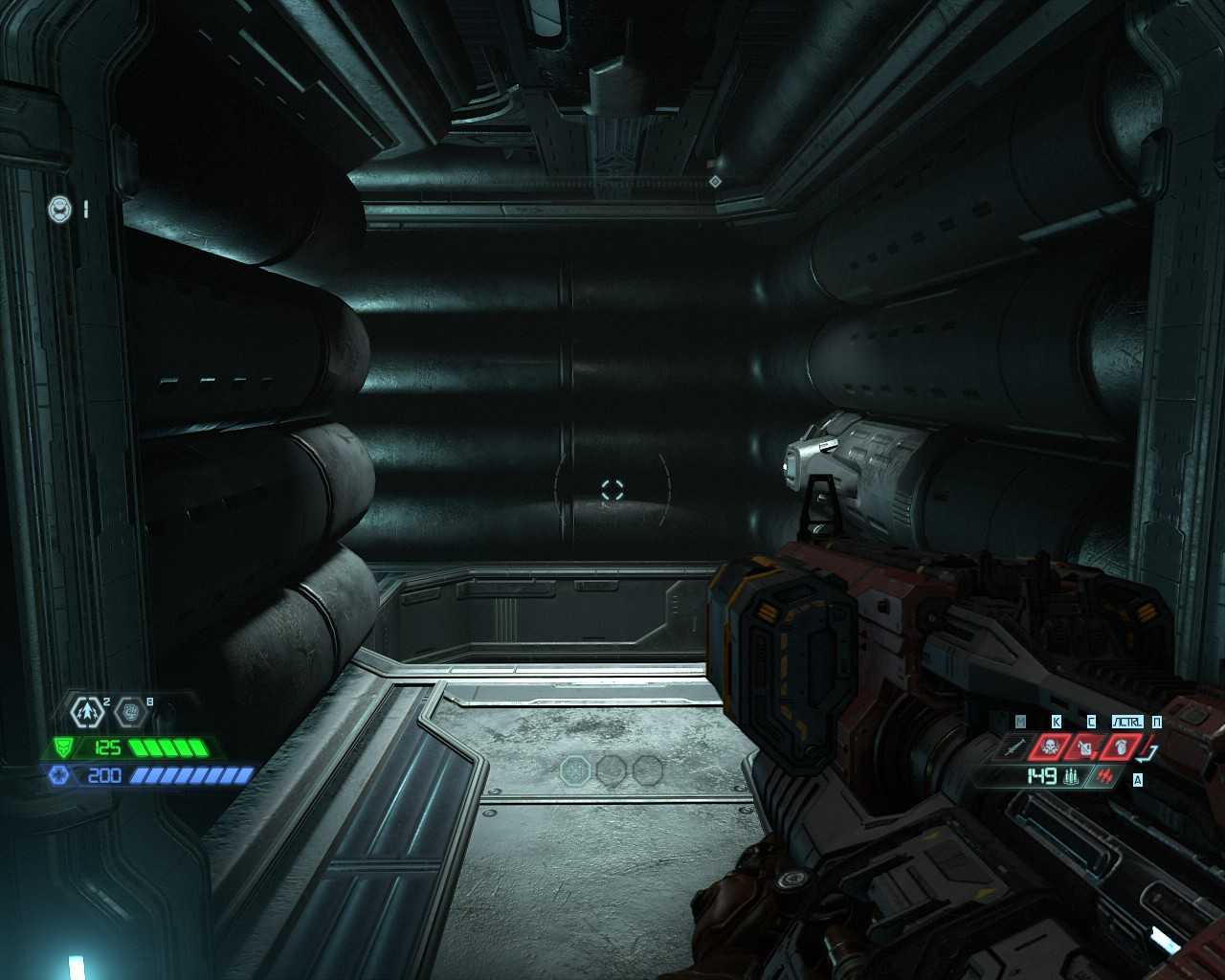Select the skull ability icon
1225x980 pixels.
[x=1050, y=746]
